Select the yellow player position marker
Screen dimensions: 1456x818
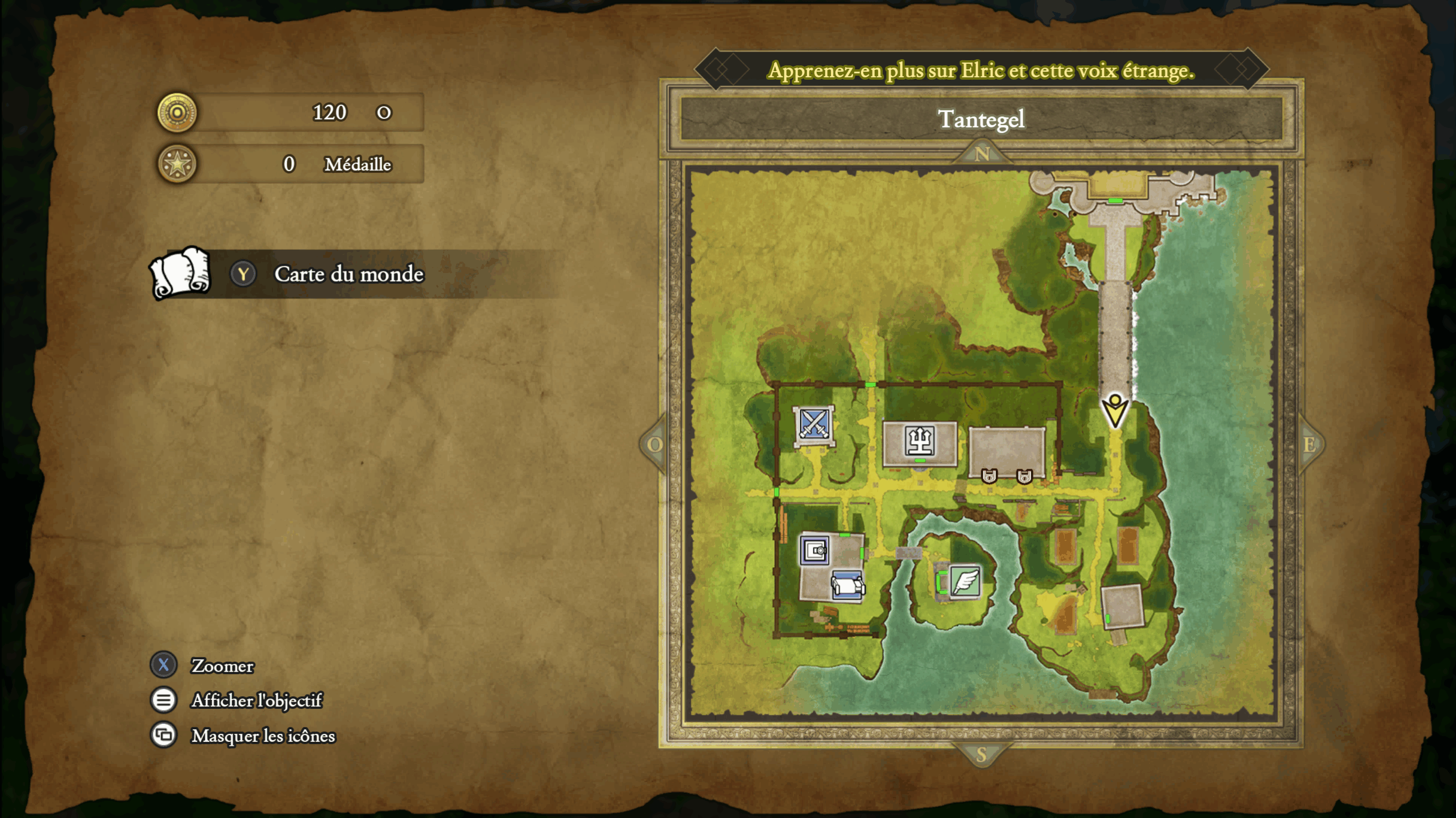pos(1115,411)
